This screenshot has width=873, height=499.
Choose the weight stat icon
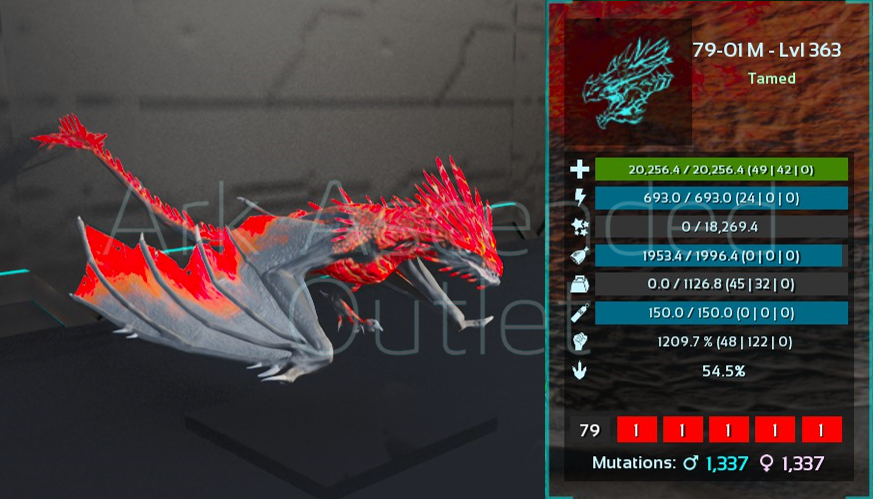580,284
